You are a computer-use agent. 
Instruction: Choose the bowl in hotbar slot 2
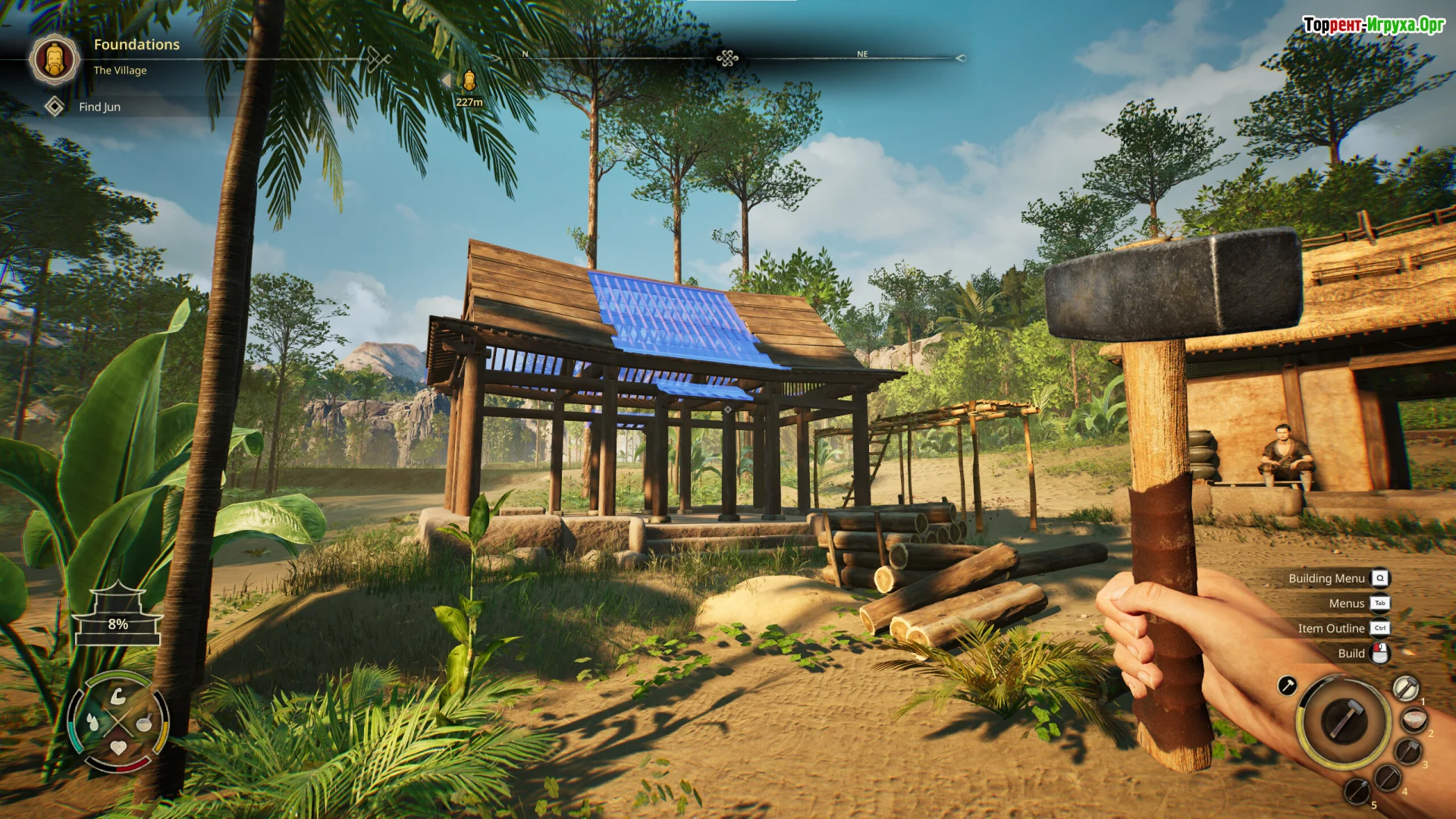[1414, 720]
